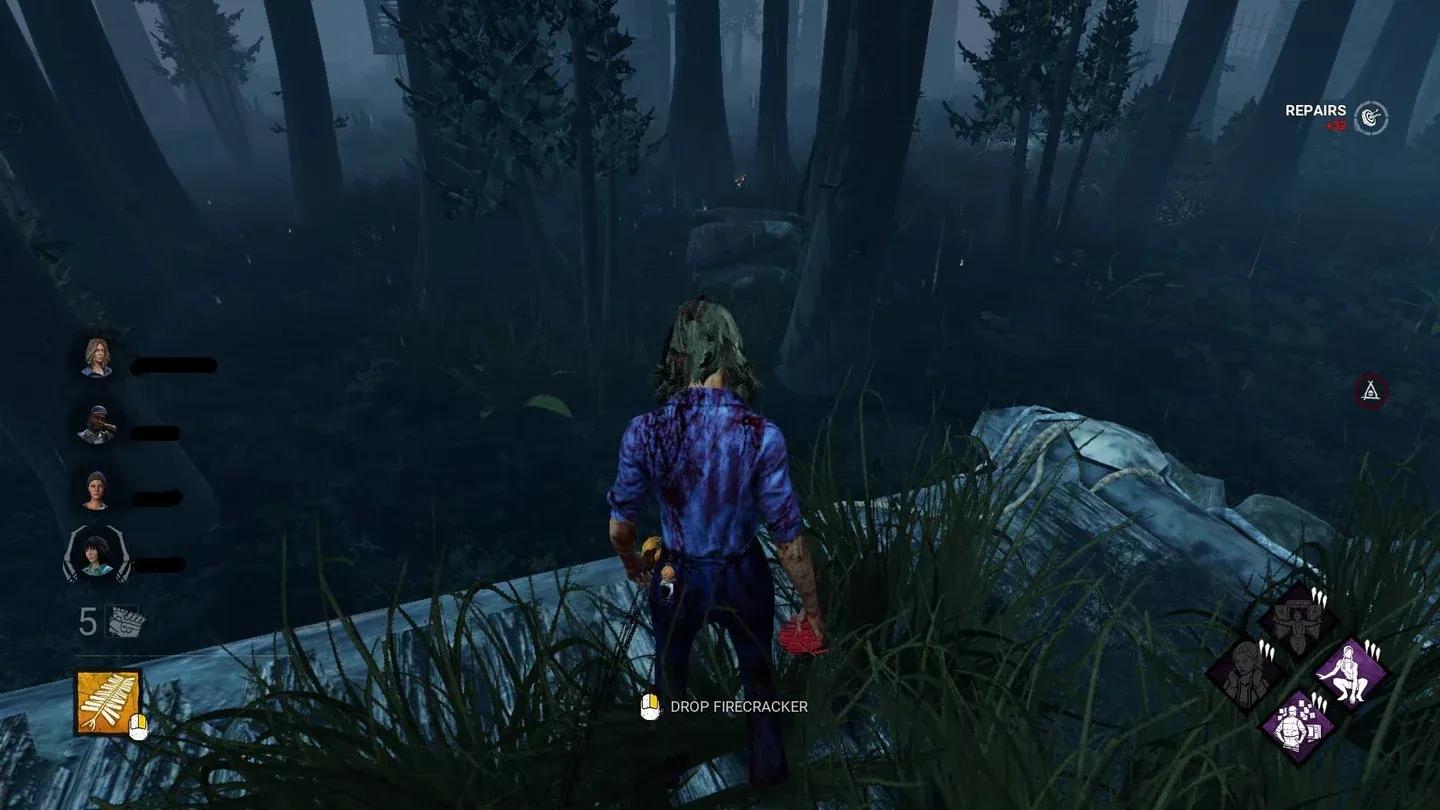
Task: Click the mouse button icon beside Drop Firecracker
Action: [652, 706]
